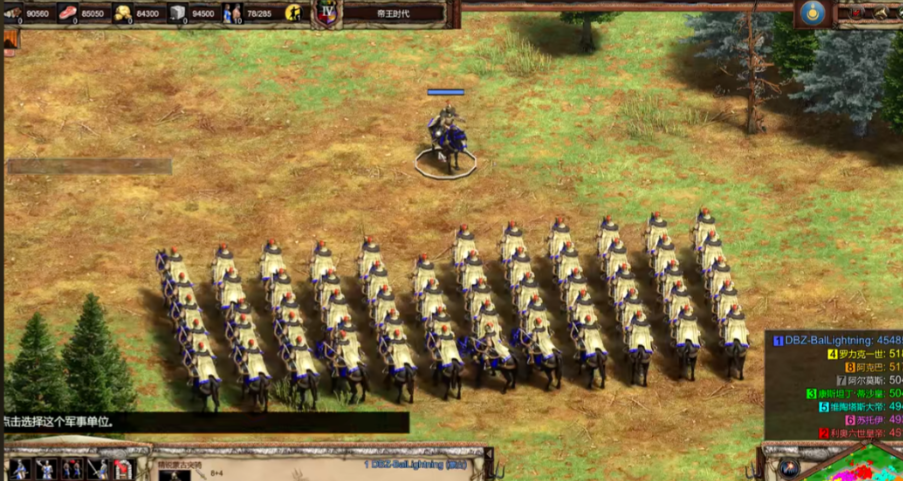Open the blue circular emblem button at top right
The width and height of the screenshot is (903, 481).
click(x=812, y=13)
